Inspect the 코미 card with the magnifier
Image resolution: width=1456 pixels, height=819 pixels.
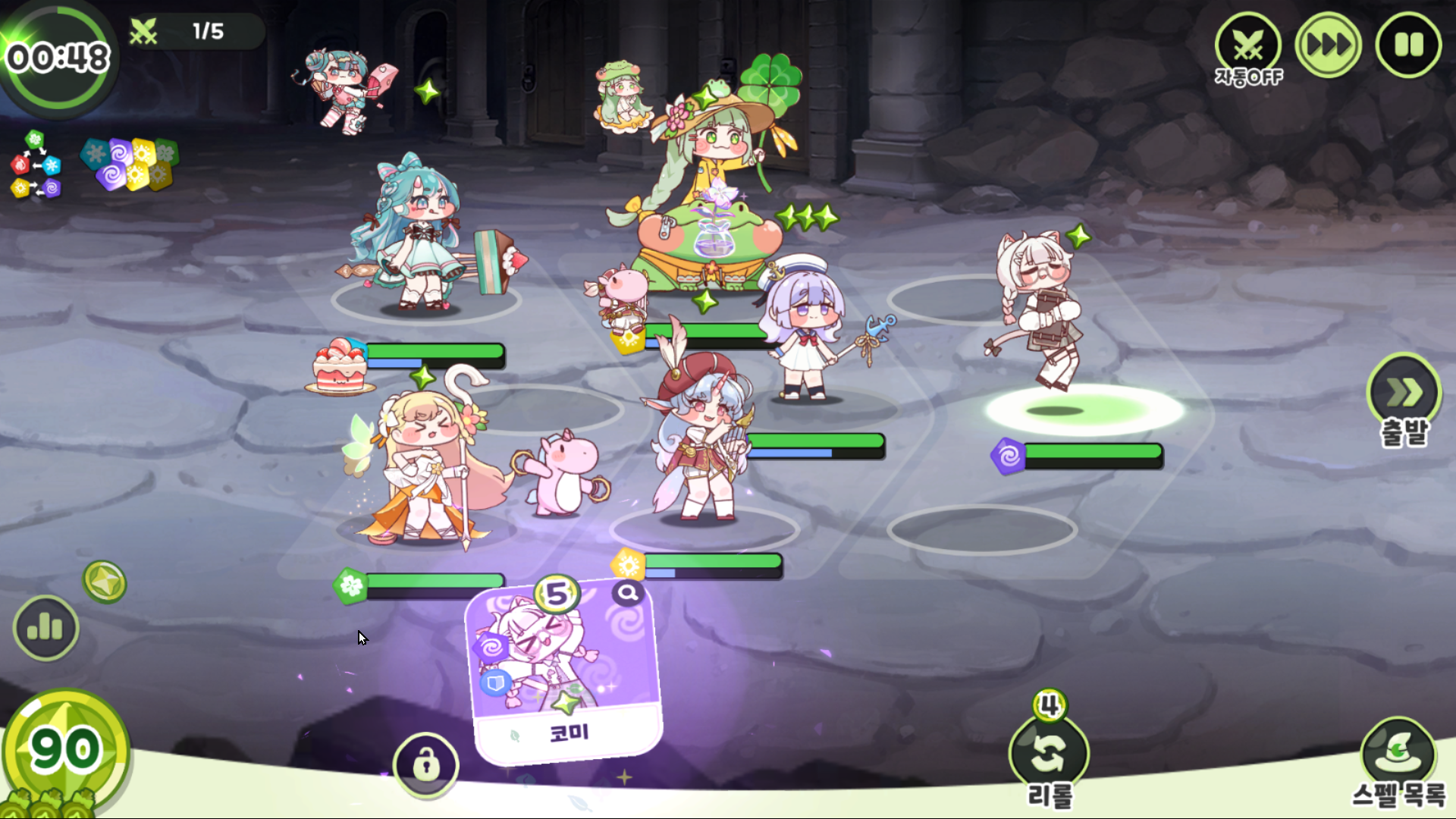click(x=628, y=593)
